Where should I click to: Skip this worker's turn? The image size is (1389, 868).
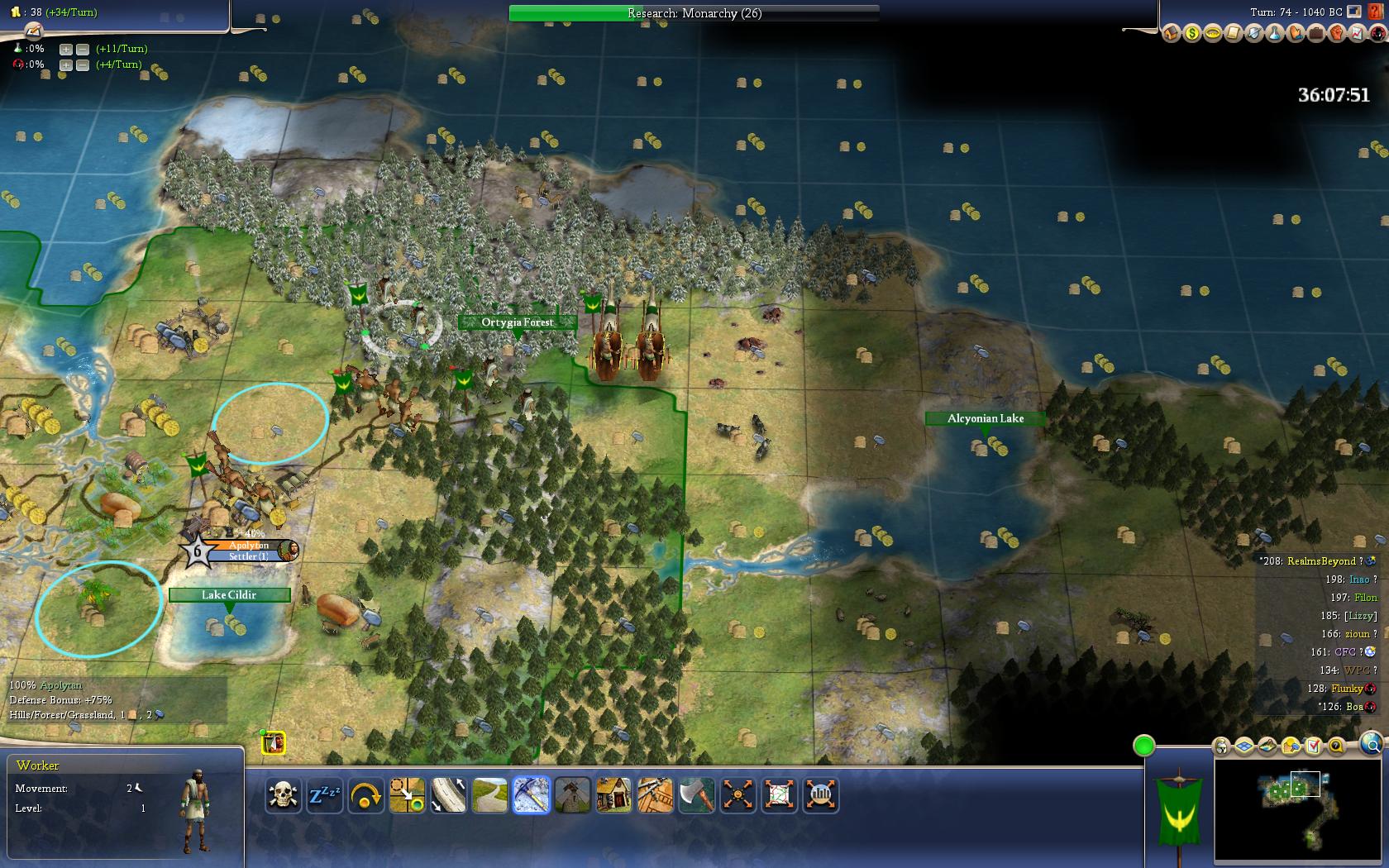point(365,795)
